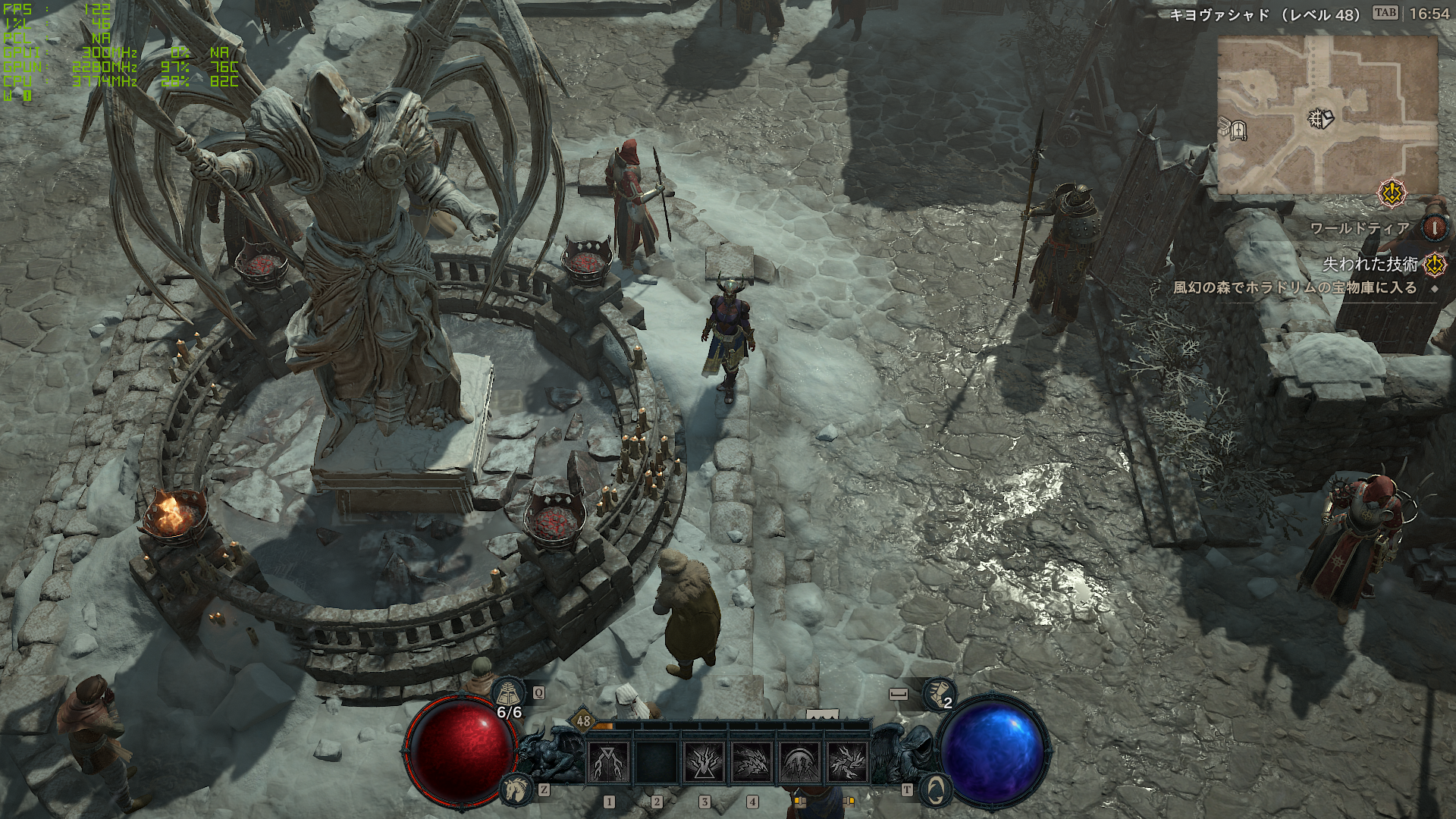Click the quest marker at the minimap corner

[x=1392, y=194]
